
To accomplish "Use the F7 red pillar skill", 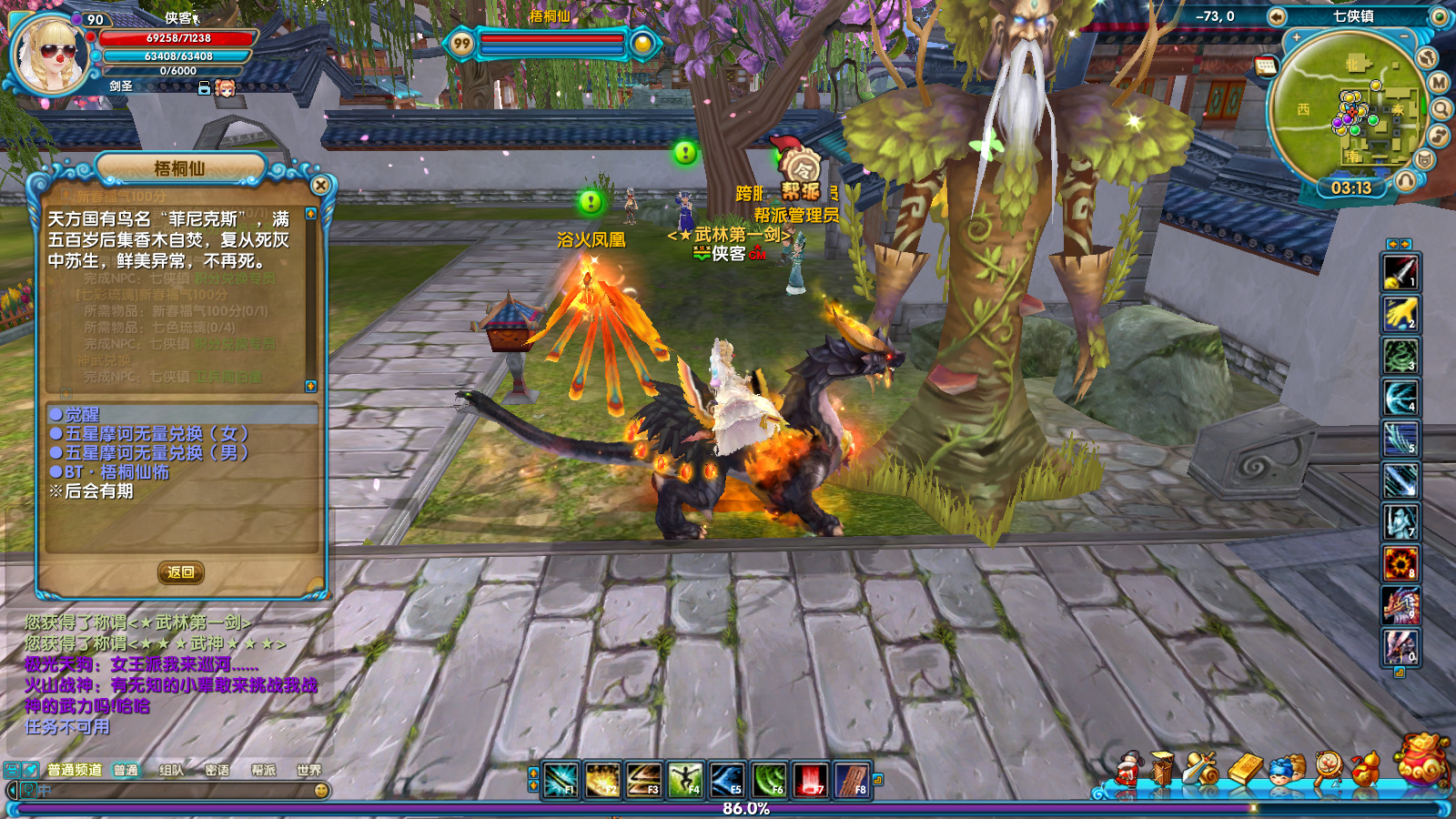I will click(x=810, y=780).
